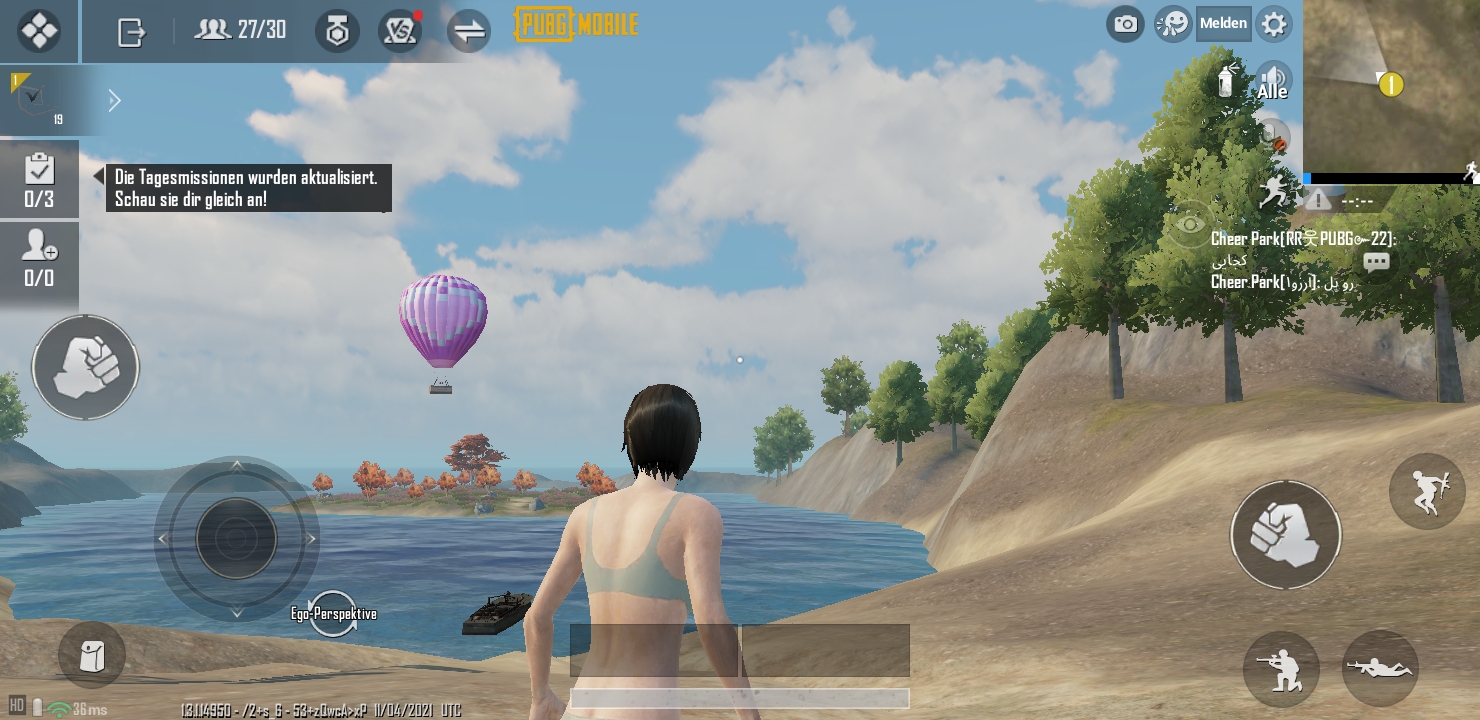Open the backpack inventory
Image resolution: width=1480 pixels, height=720 pixels.
coord(92,656)
